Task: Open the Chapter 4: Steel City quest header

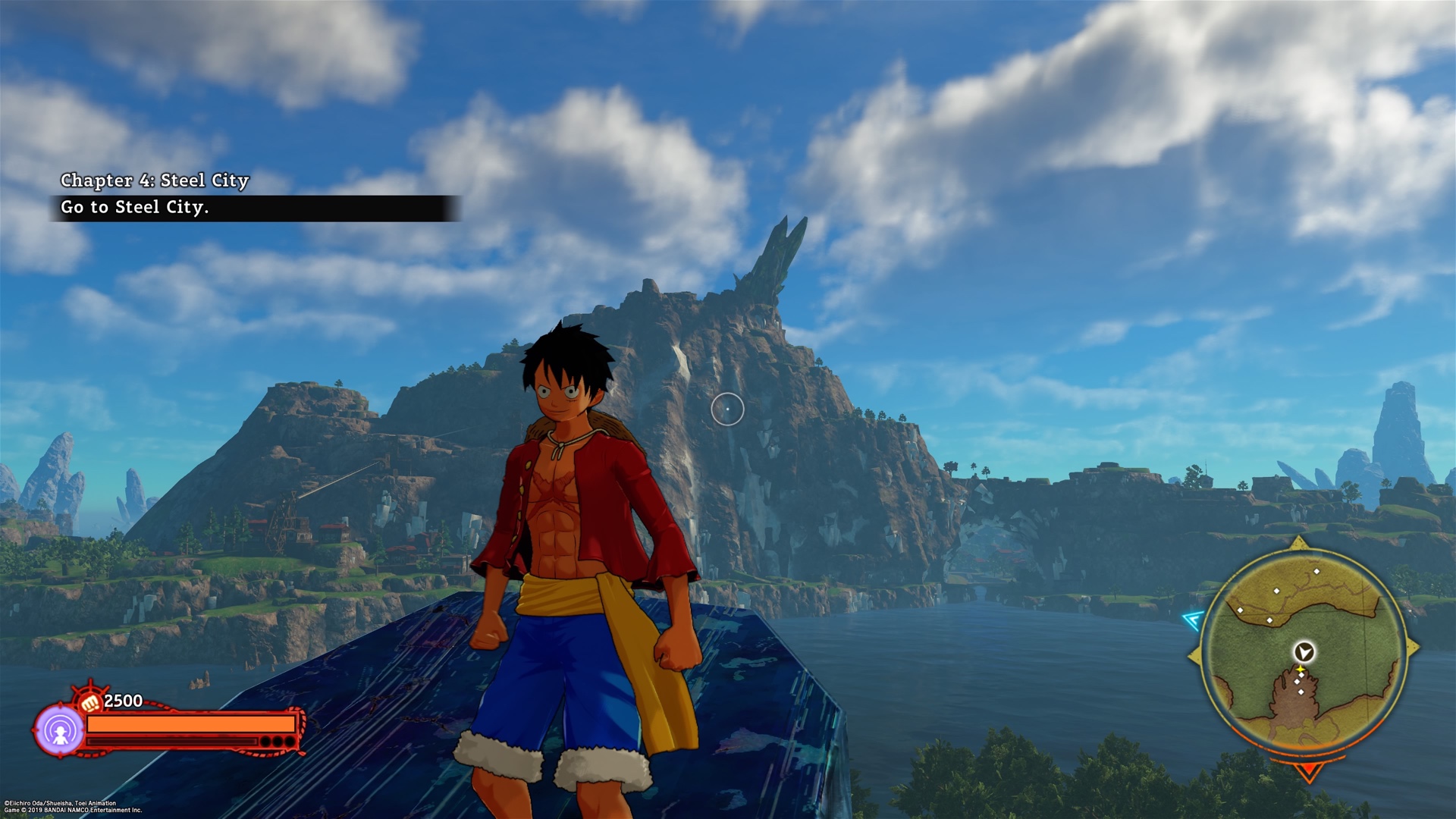Action: pyautogui.click(x=155, y=181)
